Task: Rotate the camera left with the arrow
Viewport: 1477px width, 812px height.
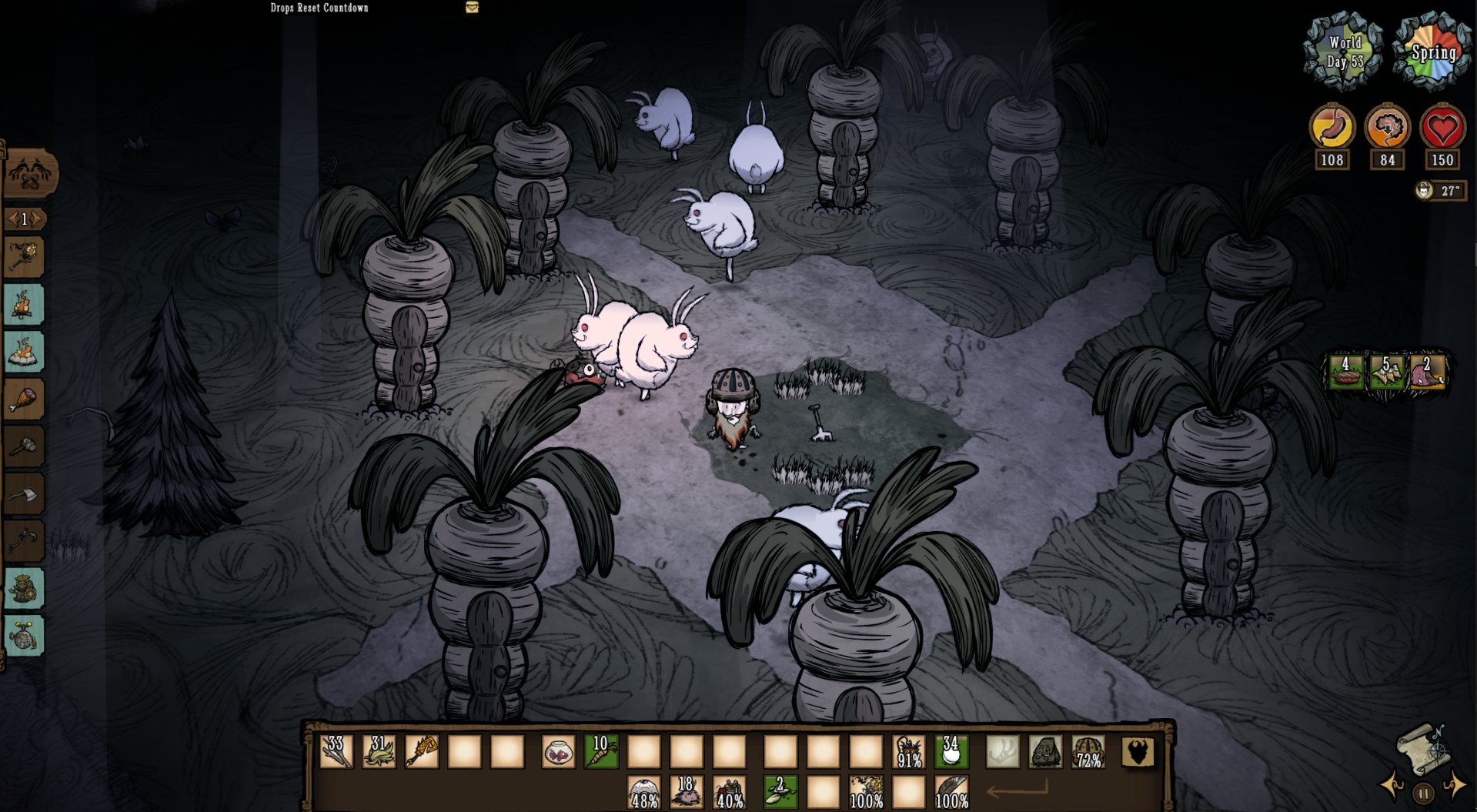Action: [x=1392, y=785]
